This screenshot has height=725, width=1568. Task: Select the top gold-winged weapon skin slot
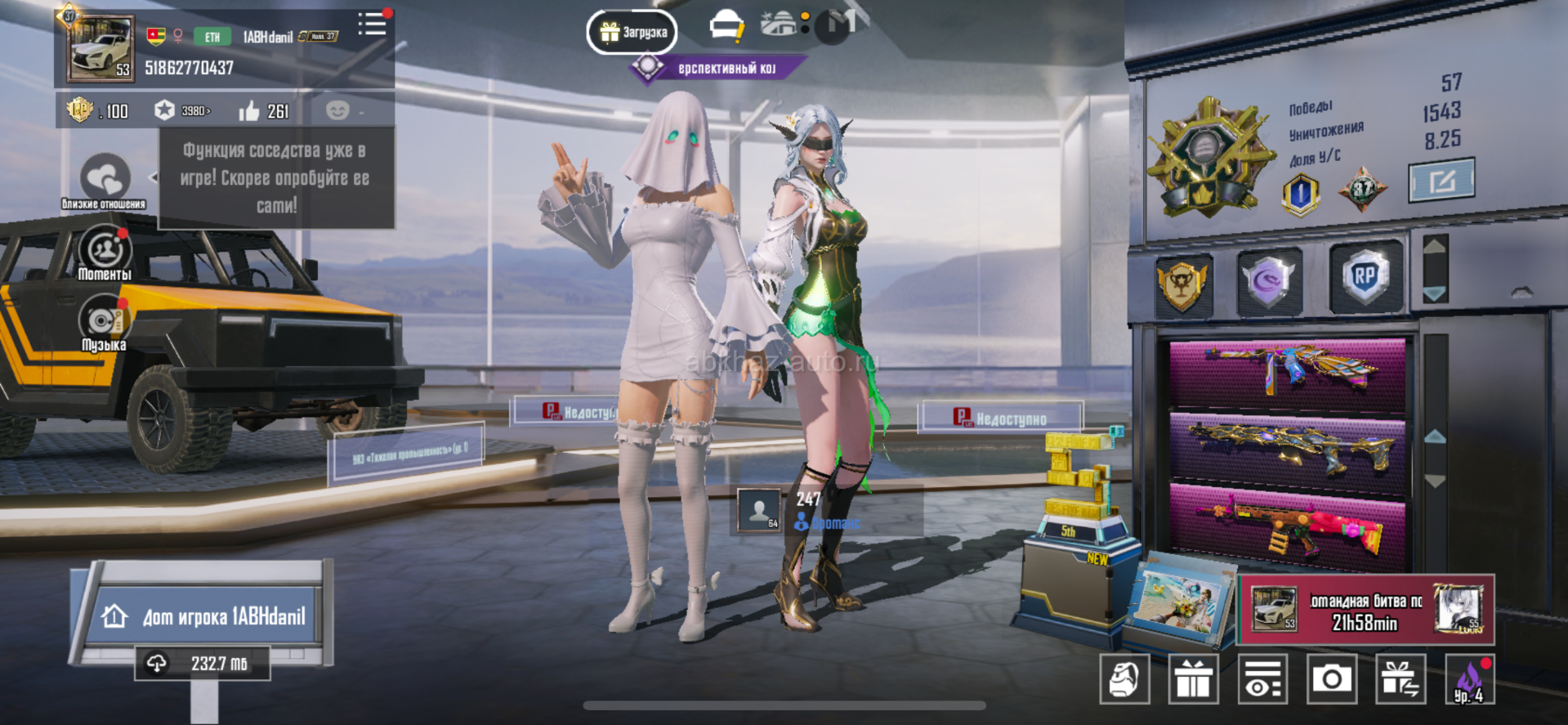(1287, 374)
